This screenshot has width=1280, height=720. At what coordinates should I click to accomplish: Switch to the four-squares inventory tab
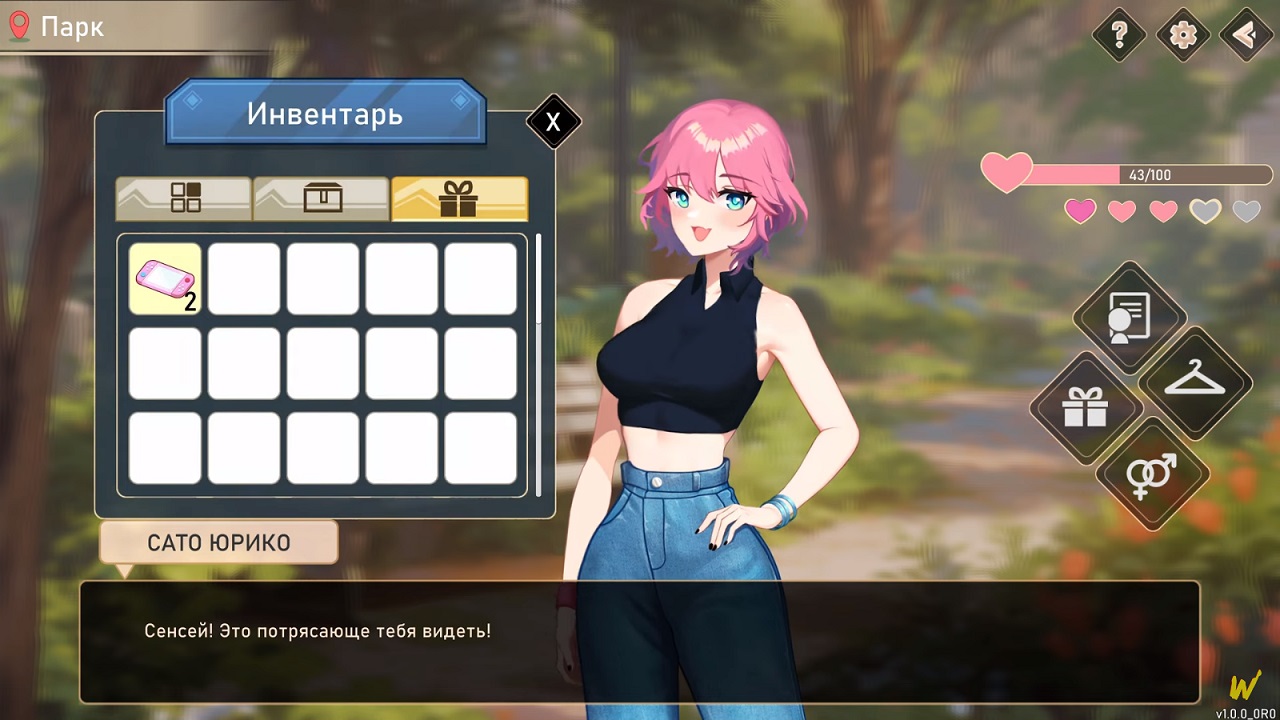click(184, 198)
